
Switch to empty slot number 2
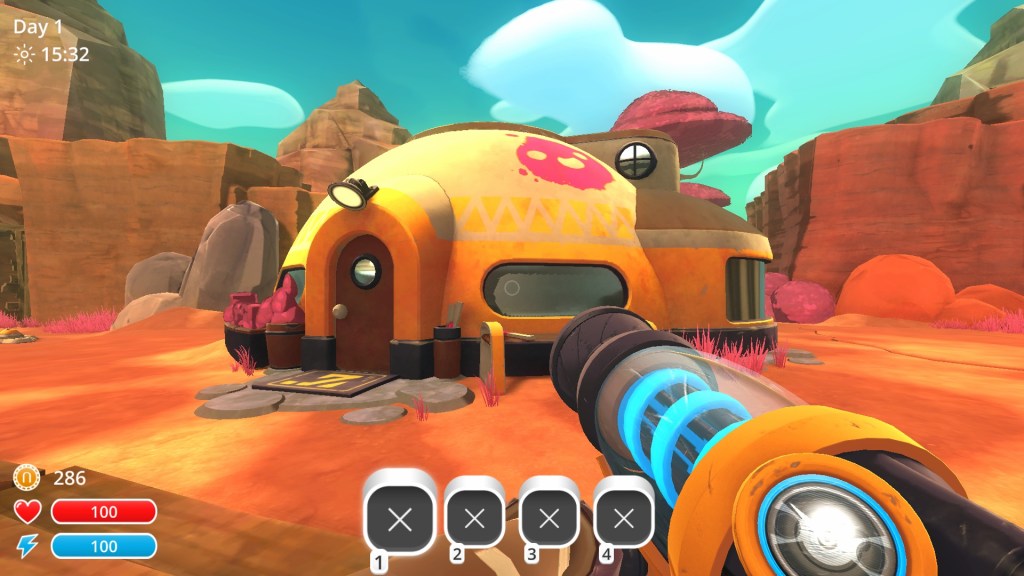coord(475,518)
